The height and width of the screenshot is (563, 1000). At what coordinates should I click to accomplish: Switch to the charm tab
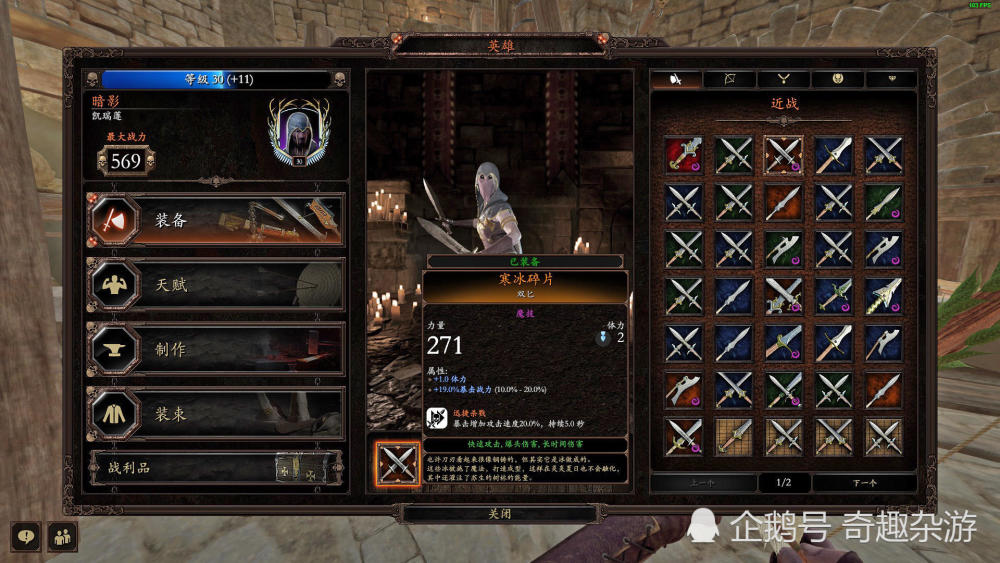coord(837,79)
